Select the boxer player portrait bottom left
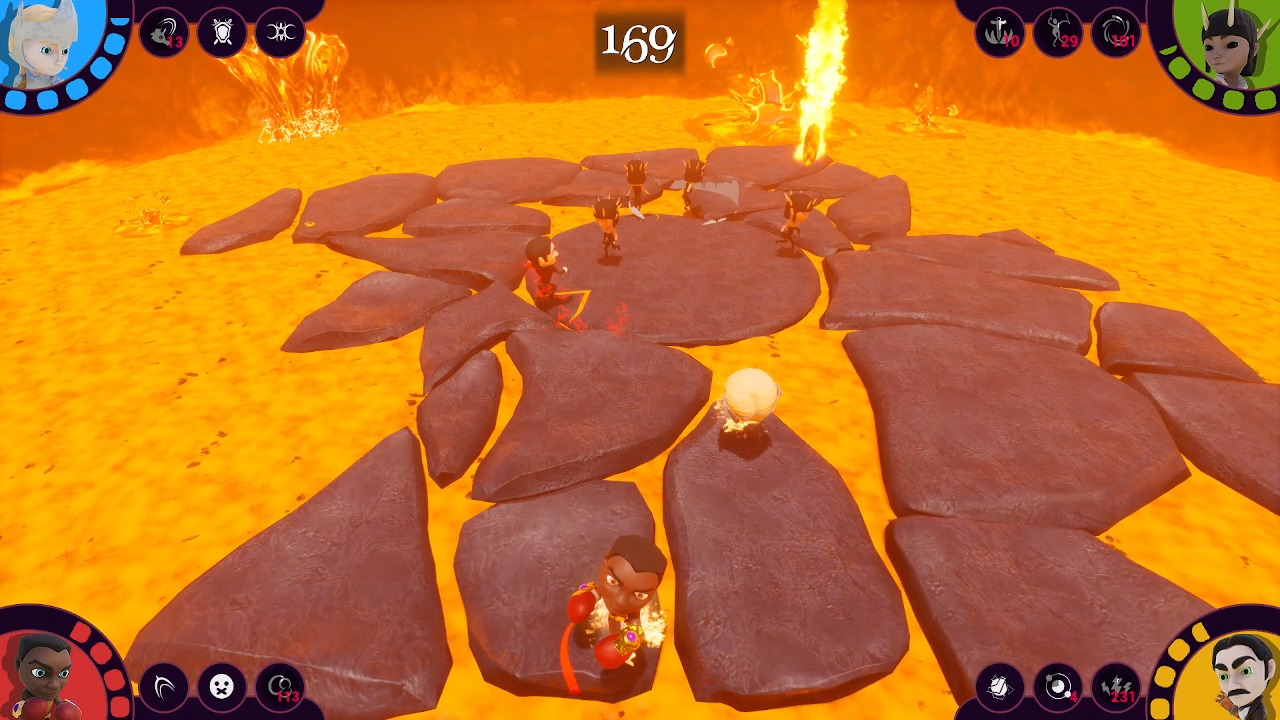Image resolution: width=1280 pixels, height=720 pixels. tap(45, 670)
